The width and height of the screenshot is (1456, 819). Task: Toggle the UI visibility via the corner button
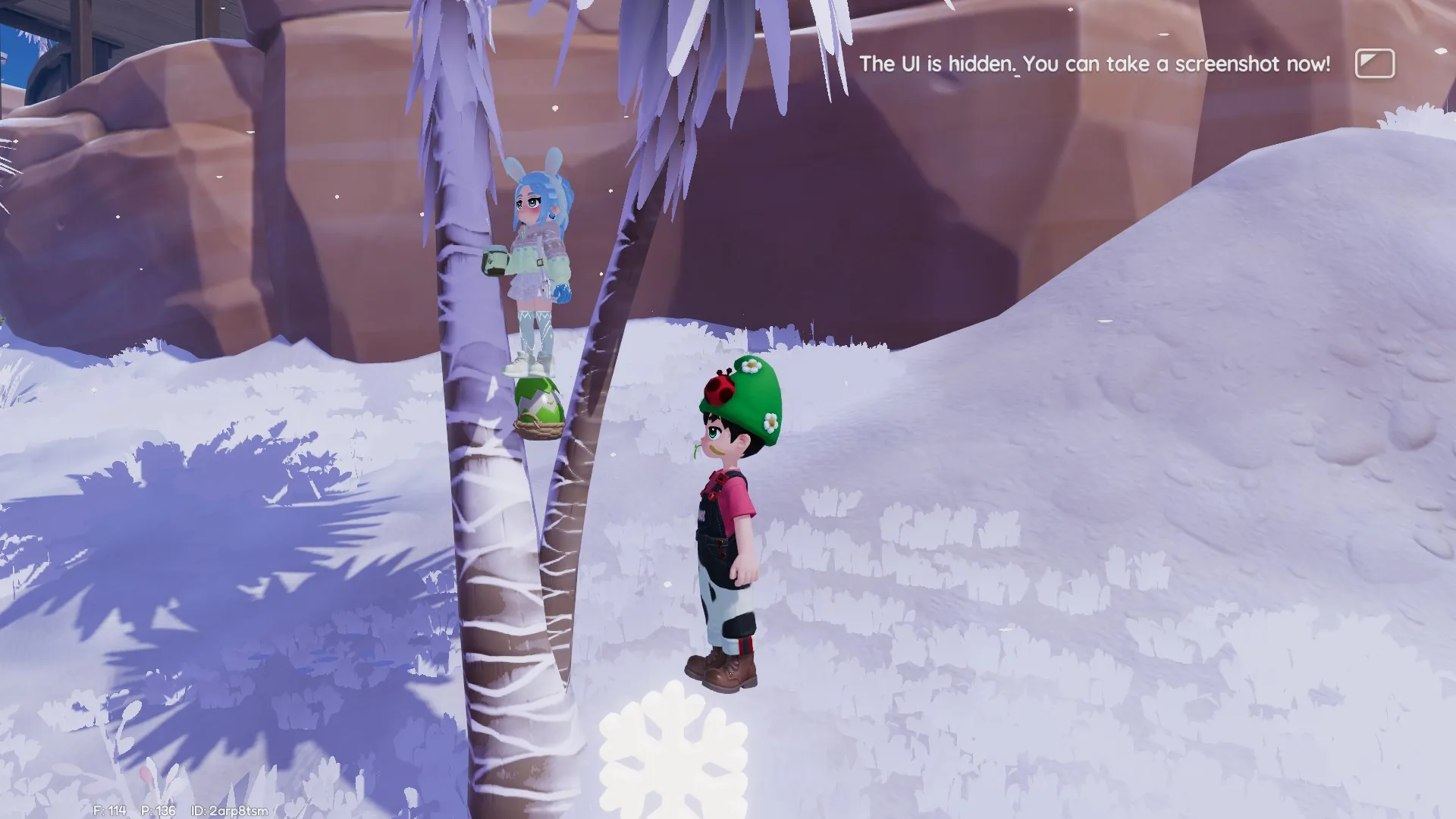coord(1376,64)
